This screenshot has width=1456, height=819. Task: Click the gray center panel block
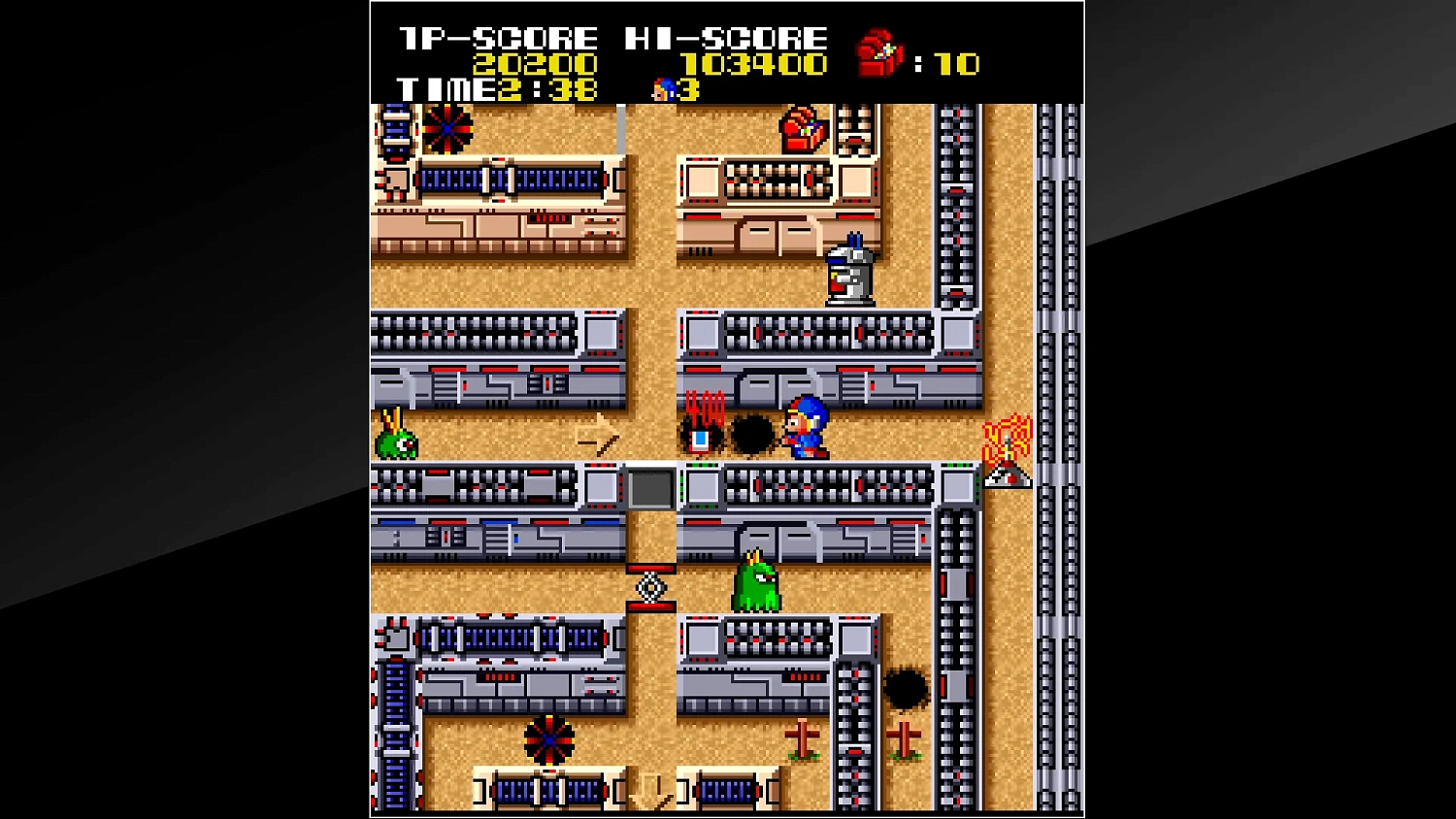pos(651,490)
